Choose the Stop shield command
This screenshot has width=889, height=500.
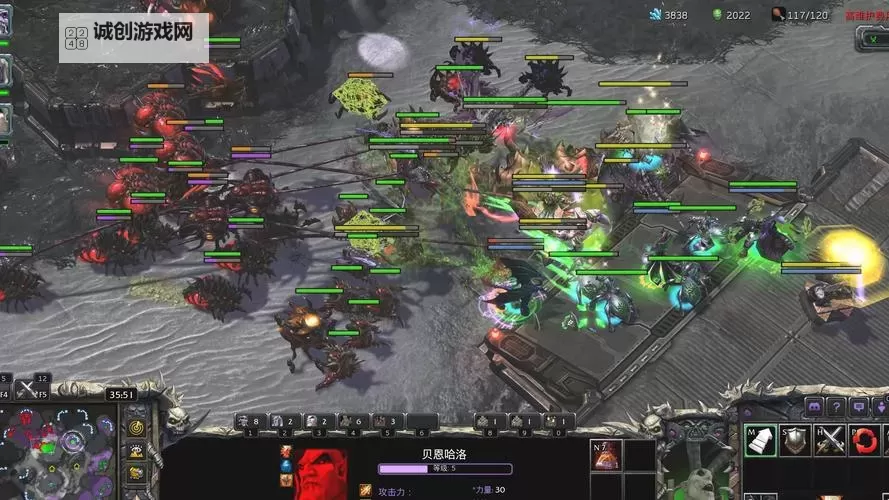(x=795, y=440)
